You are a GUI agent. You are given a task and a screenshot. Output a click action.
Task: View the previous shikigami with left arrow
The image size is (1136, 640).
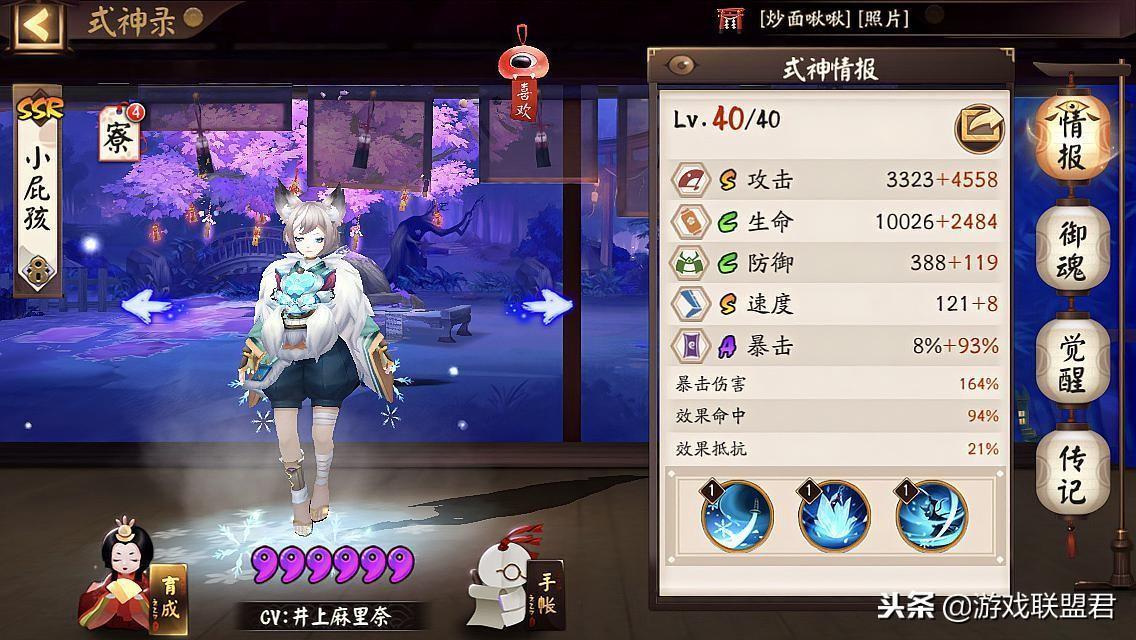pyautogui.click(x=149, y=304)
